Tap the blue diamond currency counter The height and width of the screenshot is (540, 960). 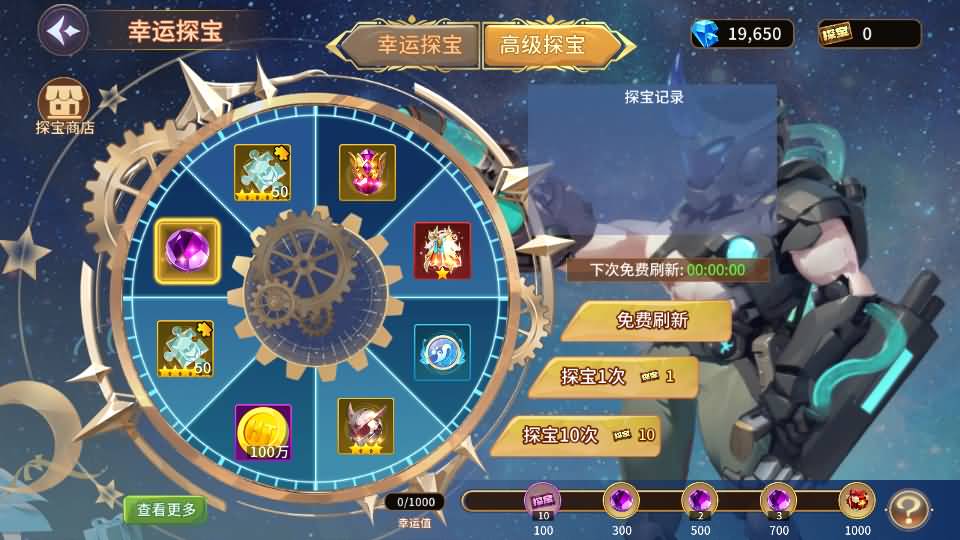pyautogui.click(x=742, y=34)
